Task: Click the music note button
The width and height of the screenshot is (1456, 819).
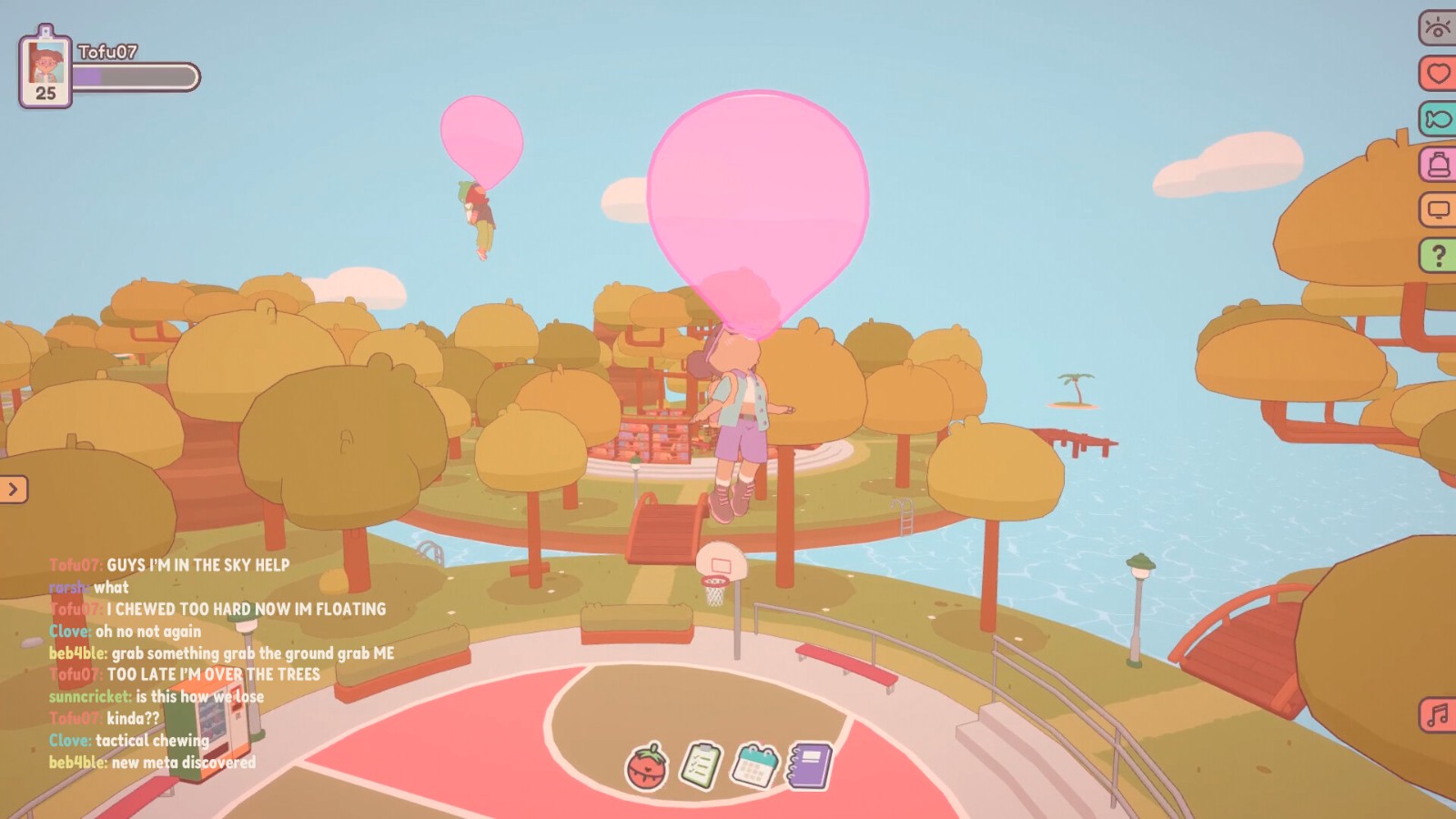Action: [1438, 714]
